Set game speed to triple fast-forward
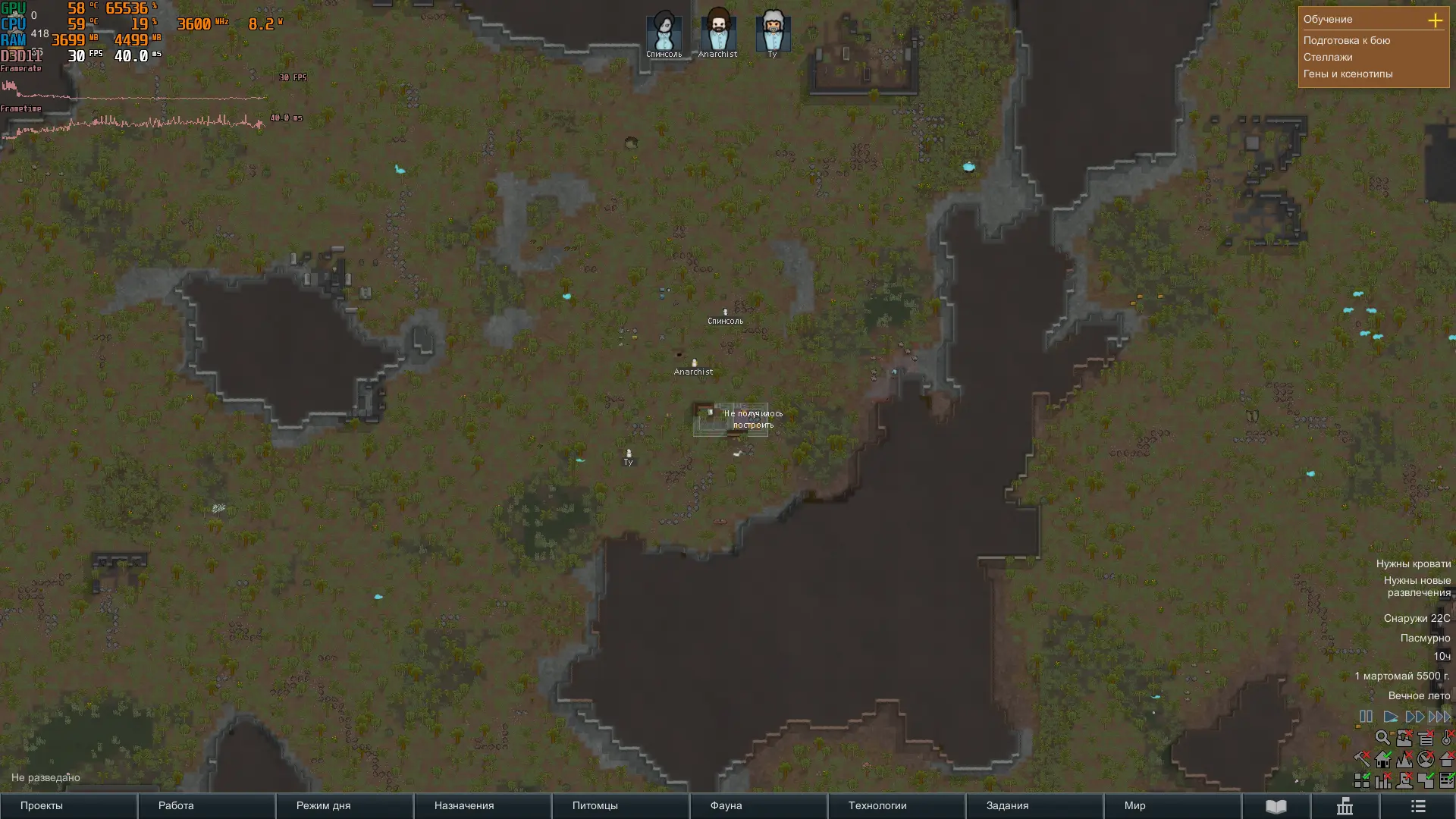1456x819 pixels. click(1439, 717)
